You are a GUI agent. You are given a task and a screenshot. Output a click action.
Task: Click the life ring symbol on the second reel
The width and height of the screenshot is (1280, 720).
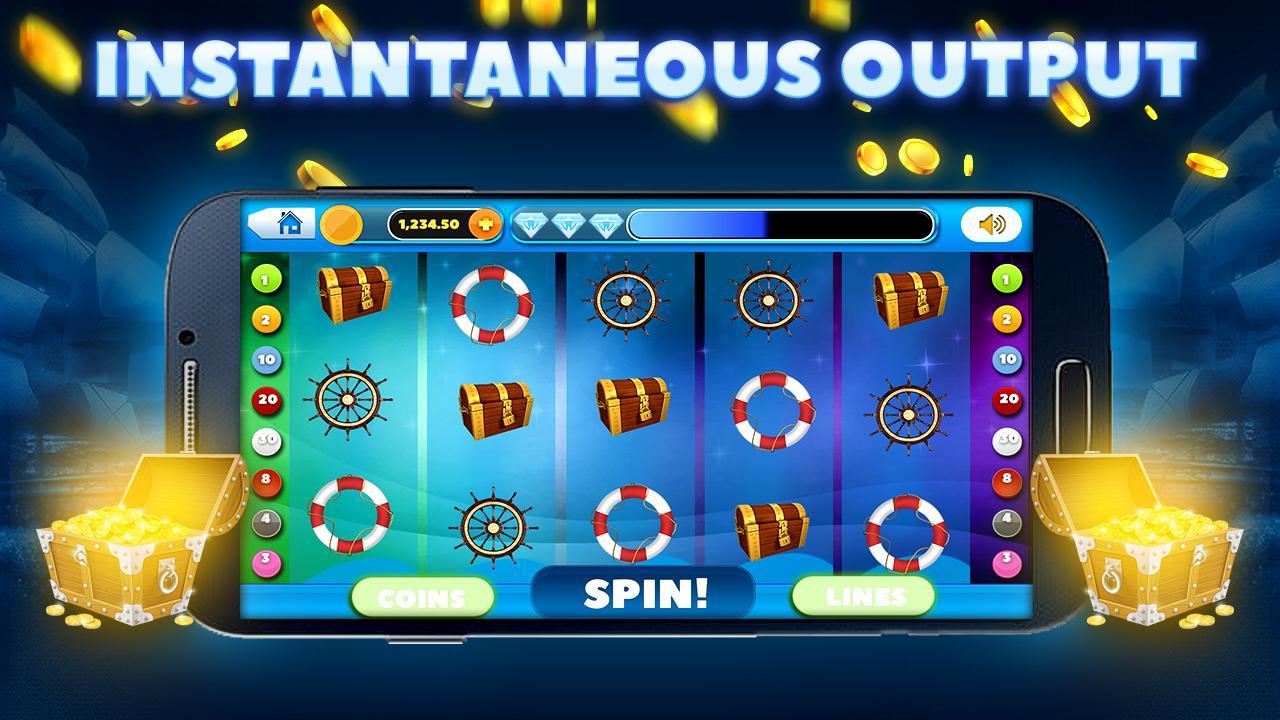coord(490,300)
